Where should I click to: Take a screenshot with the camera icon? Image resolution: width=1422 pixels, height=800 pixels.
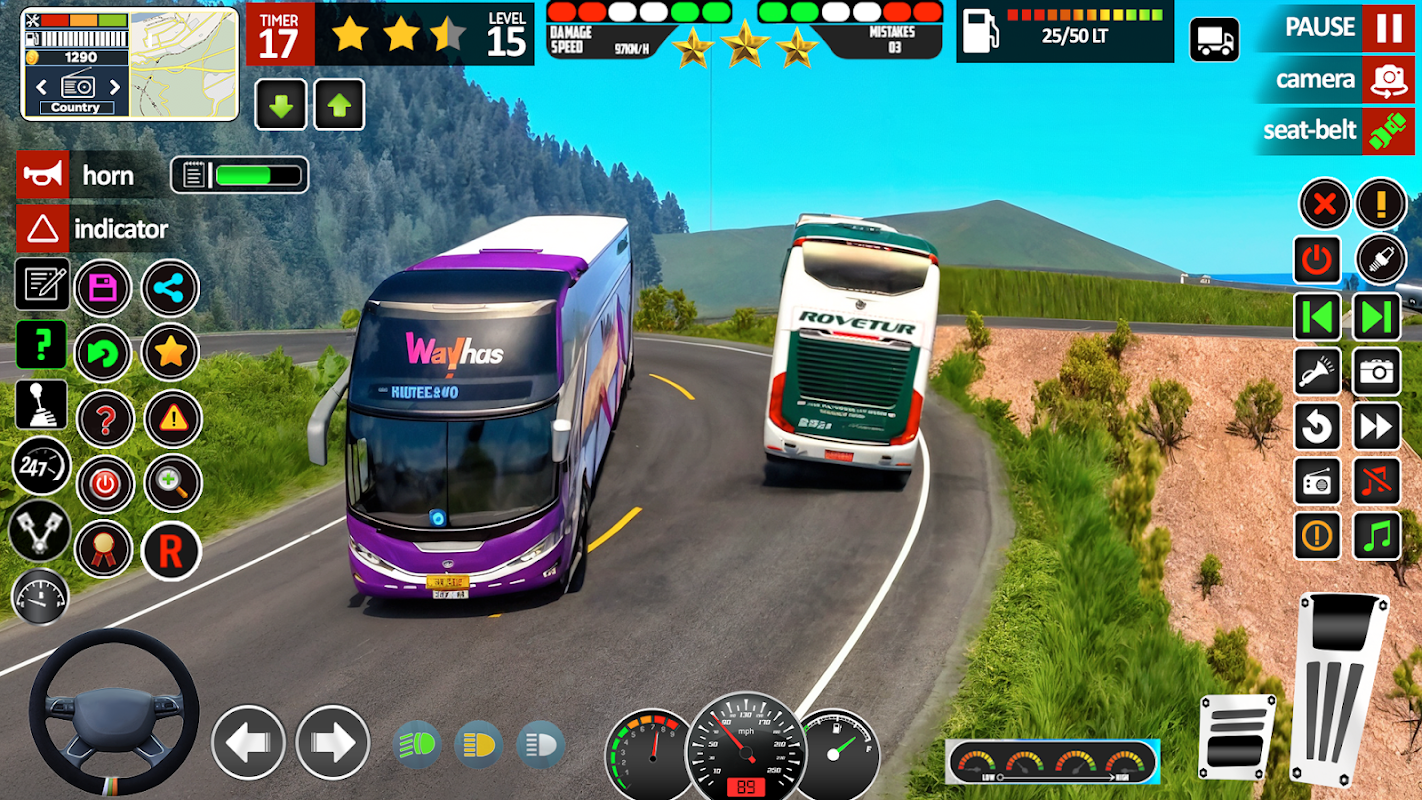[x=1377, y=373]
